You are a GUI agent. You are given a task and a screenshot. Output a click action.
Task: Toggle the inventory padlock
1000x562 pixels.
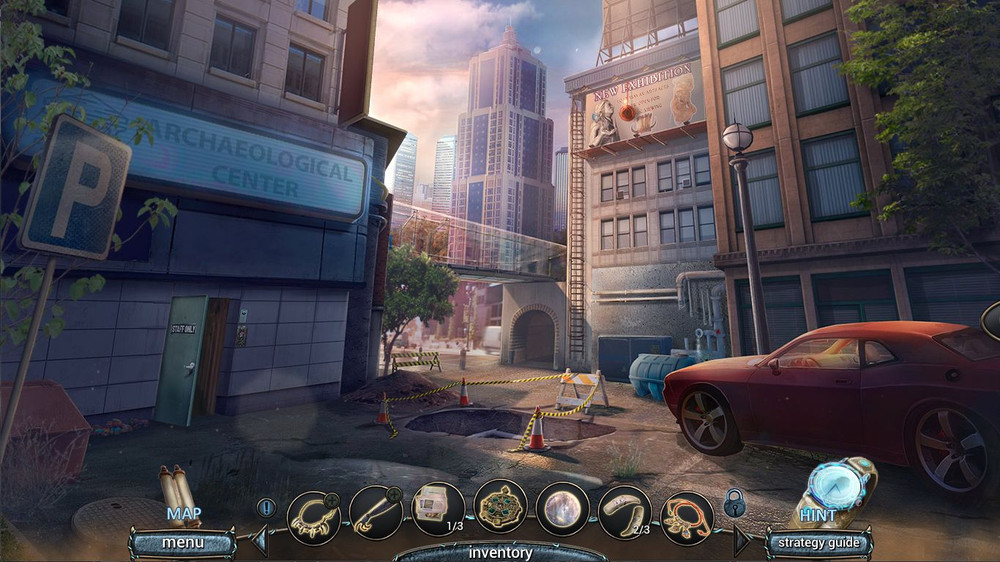734,503
